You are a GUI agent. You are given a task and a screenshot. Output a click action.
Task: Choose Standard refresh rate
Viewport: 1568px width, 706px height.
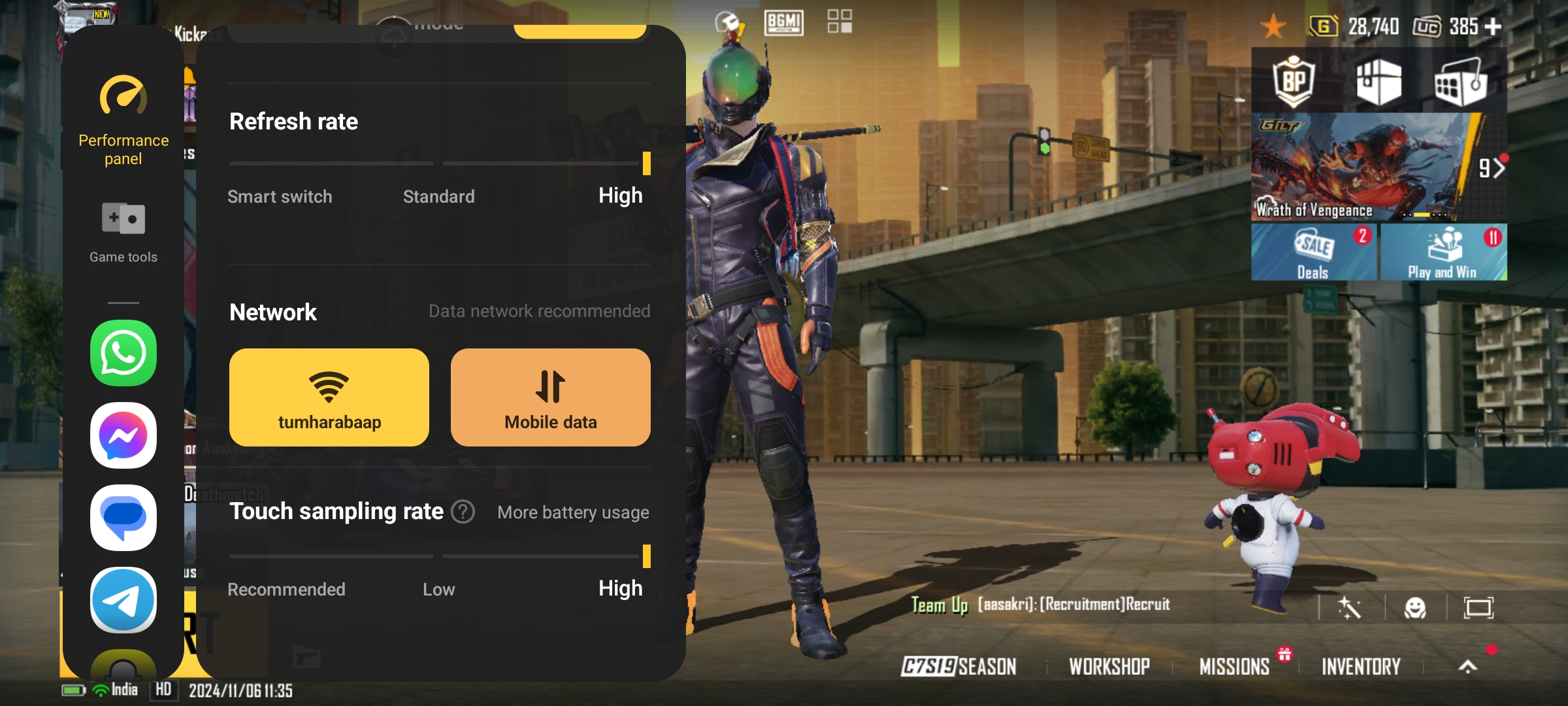click(438, 196)
